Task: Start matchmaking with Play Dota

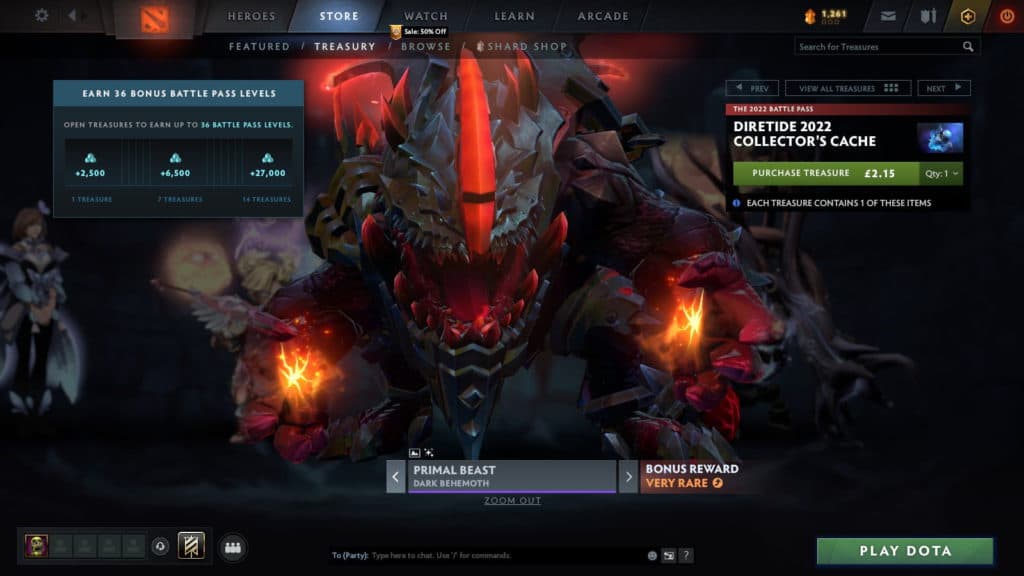Action: 905,551
